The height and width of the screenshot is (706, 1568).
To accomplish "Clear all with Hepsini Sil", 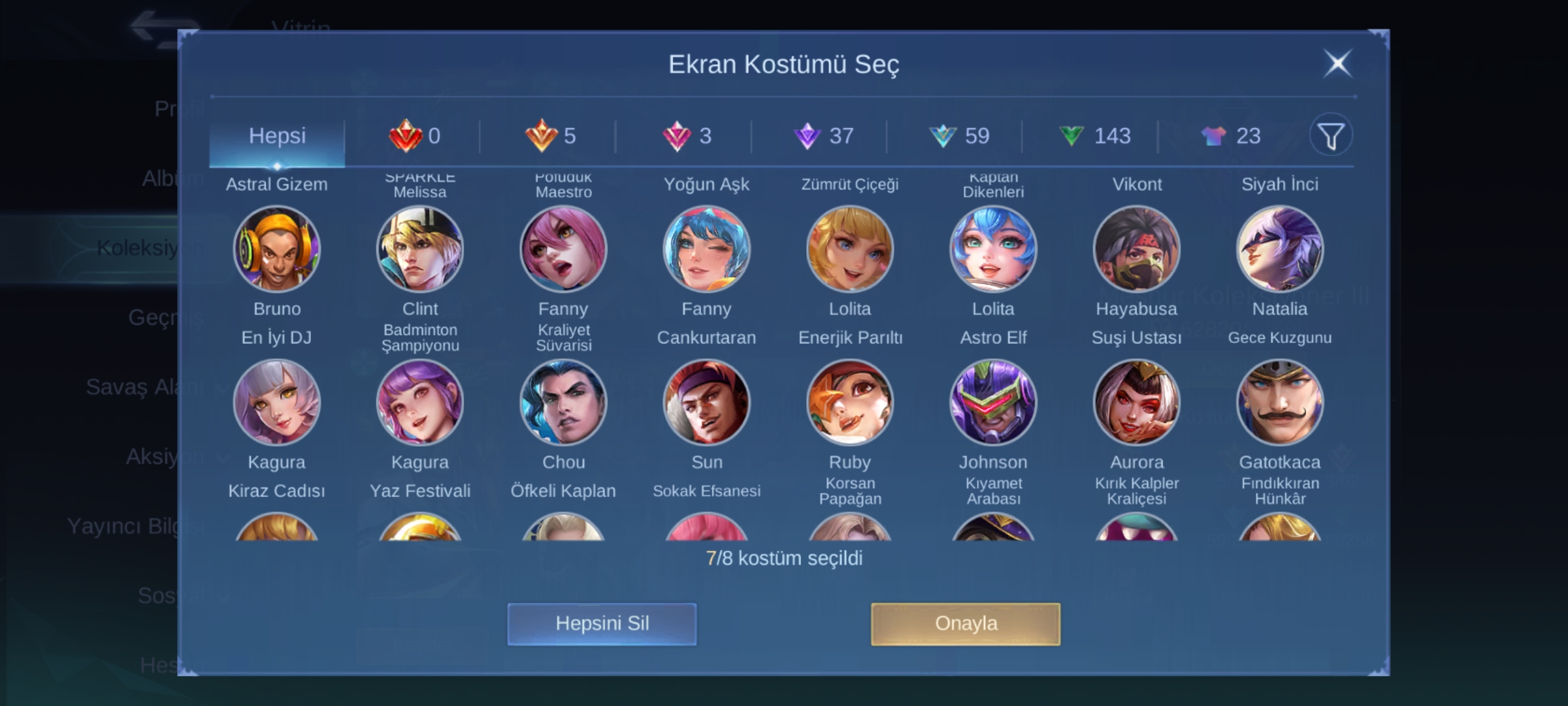I will coord(602,624).
